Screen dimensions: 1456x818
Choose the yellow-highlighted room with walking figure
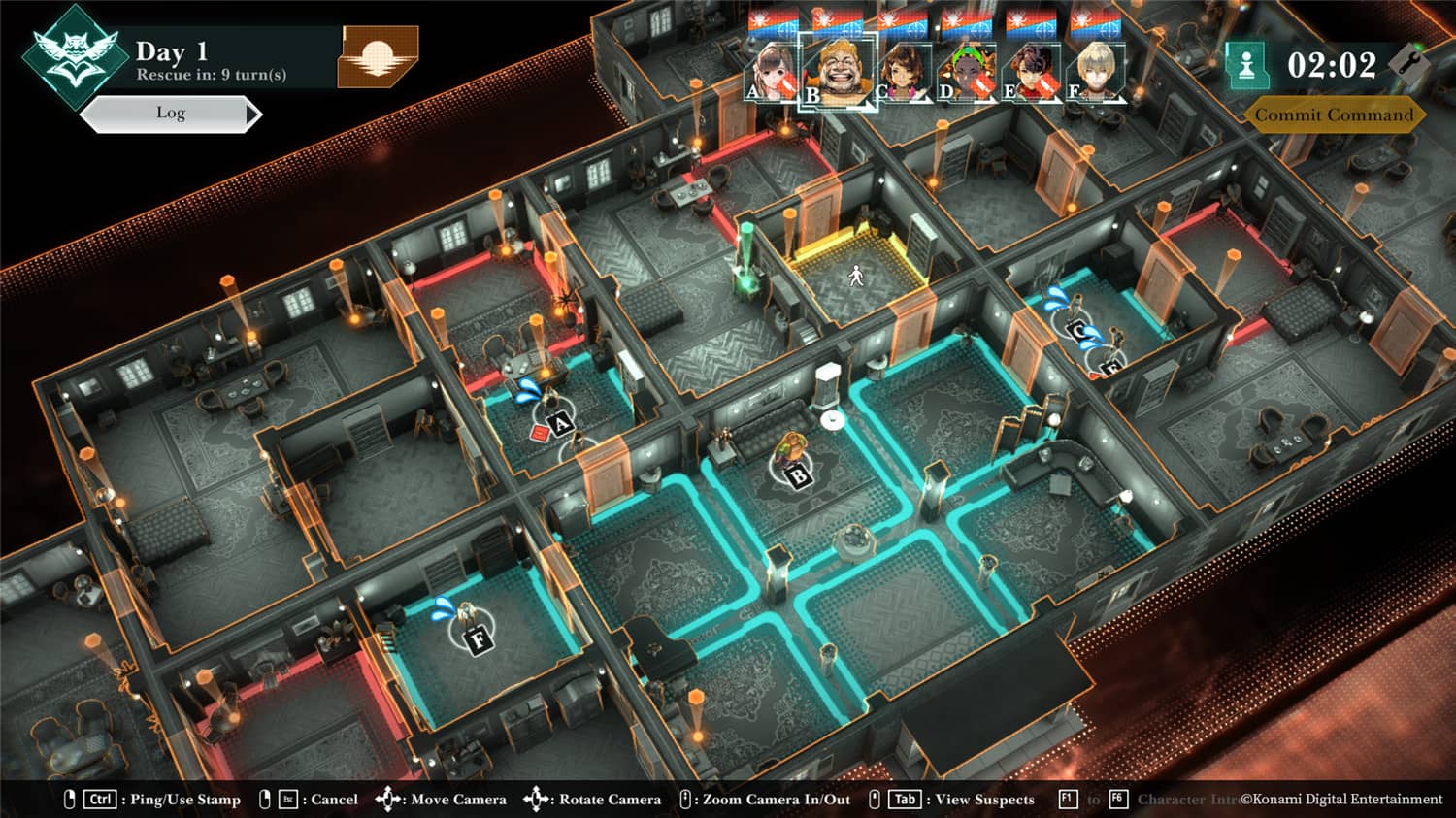pyautogui.click(x=855, y=277)
